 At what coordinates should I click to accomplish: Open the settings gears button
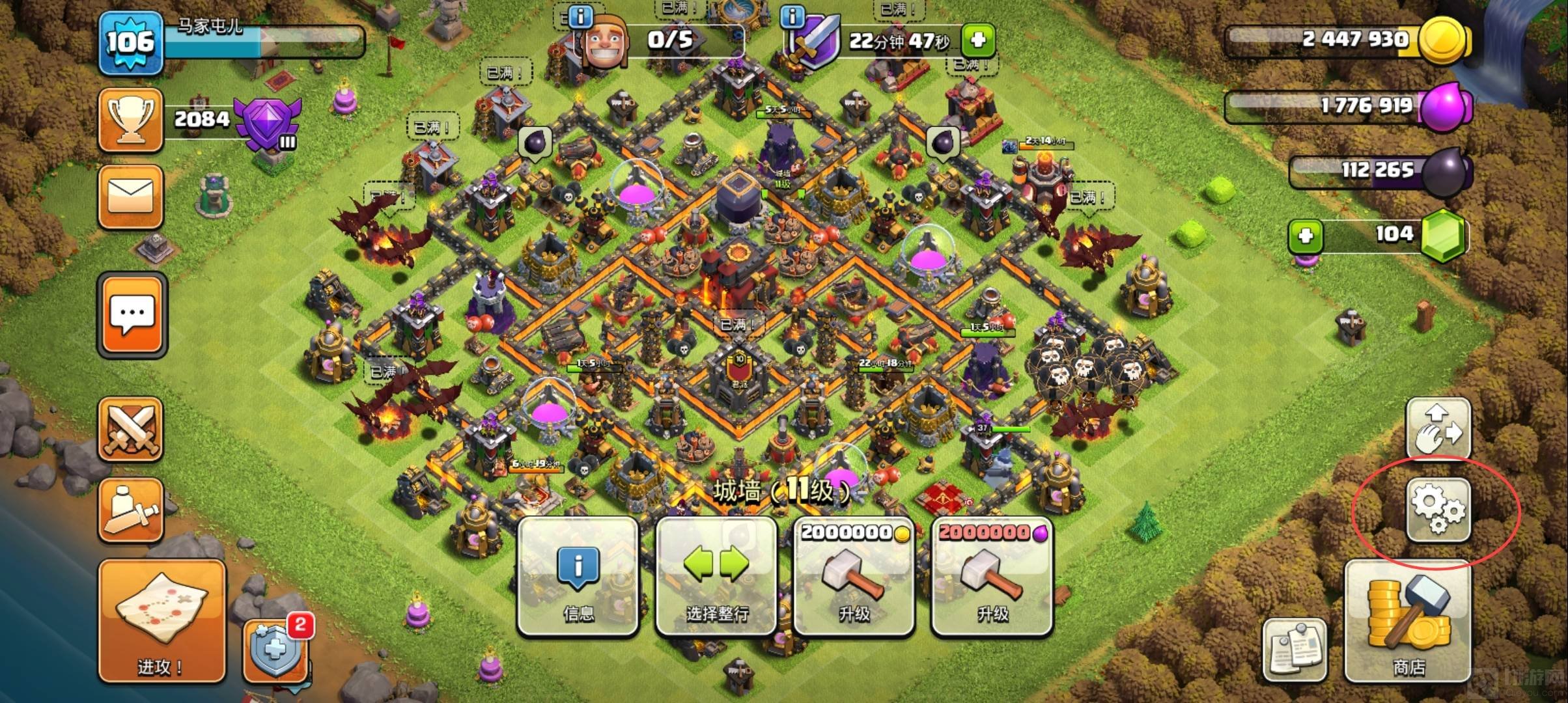(1438, 510)
